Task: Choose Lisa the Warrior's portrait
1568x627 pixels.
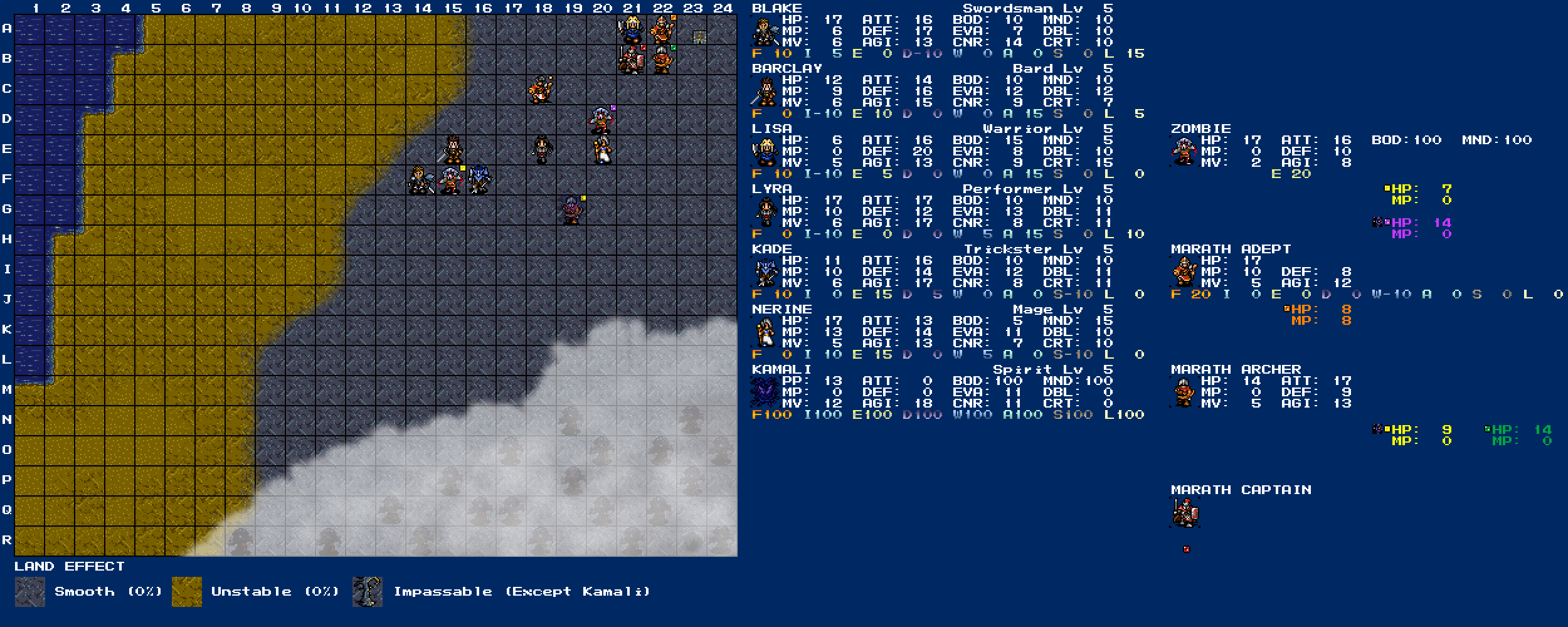Action: tap(765, 152)
